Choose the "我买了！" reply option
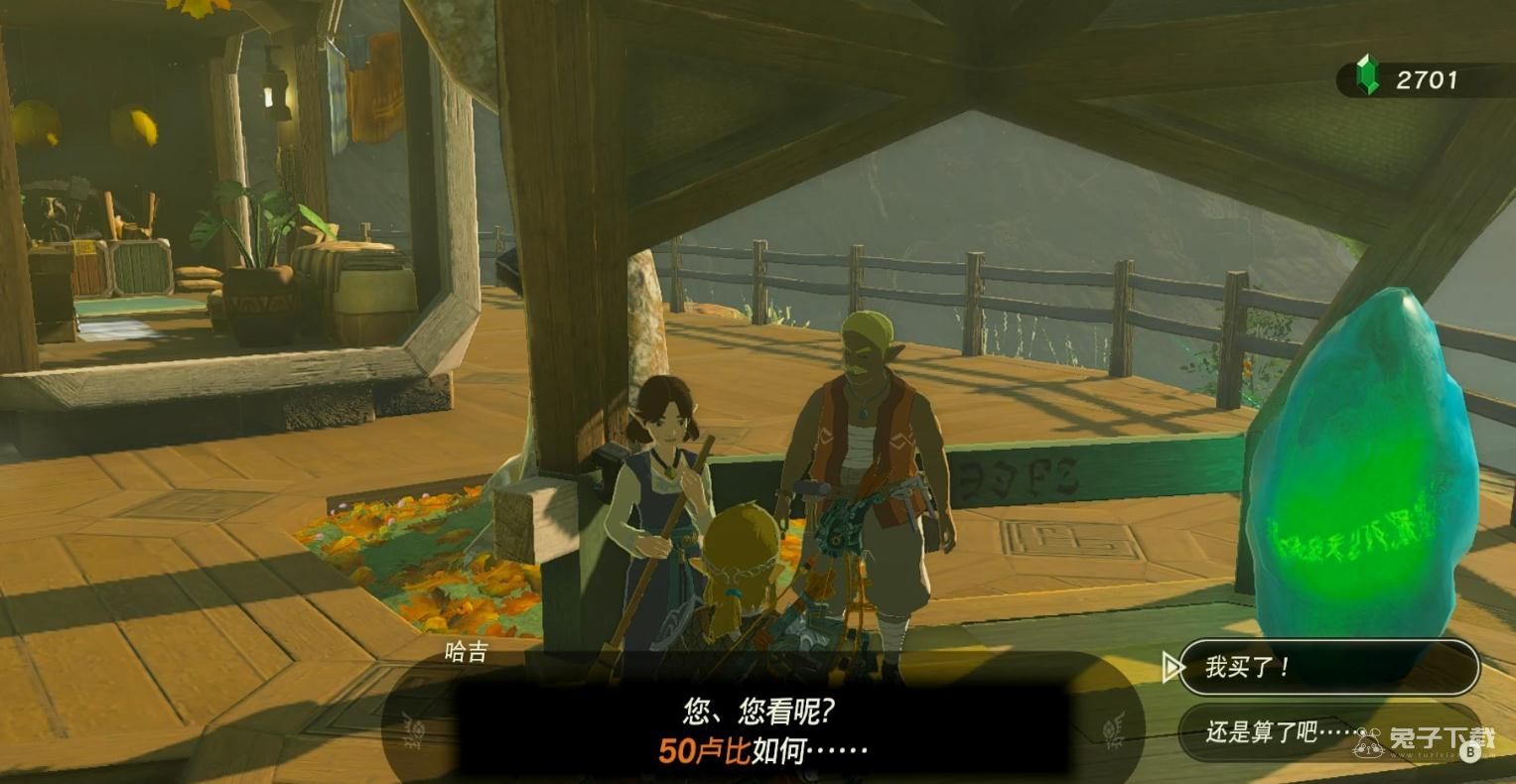This screenshot has width=1516, height=784. tap(1327, 667)
